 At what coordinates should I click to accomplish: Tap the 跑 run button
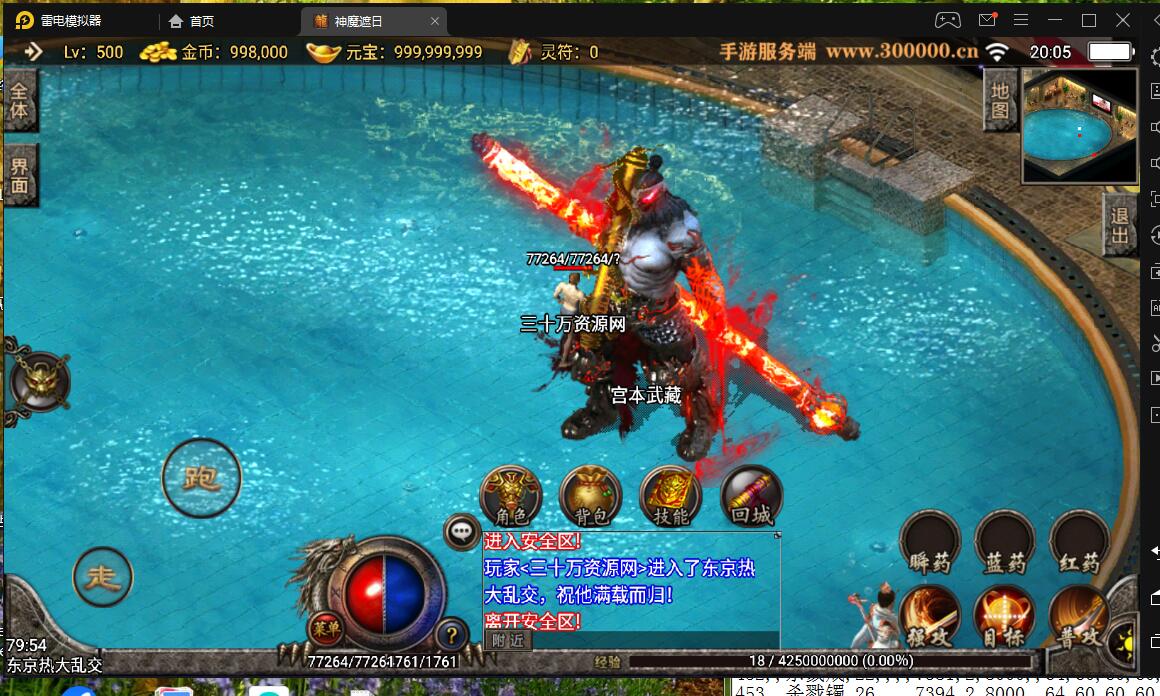pyautogui.click(x=201, y=478)
